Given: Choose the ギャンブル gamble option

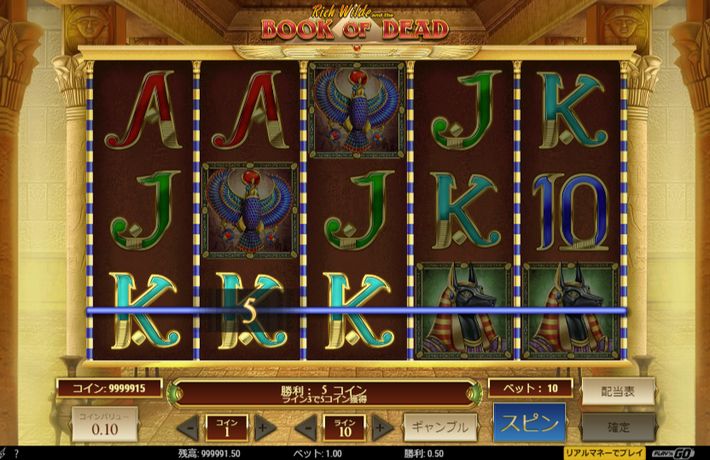Looking at the screenshot, I should click(x=439, y=427).
